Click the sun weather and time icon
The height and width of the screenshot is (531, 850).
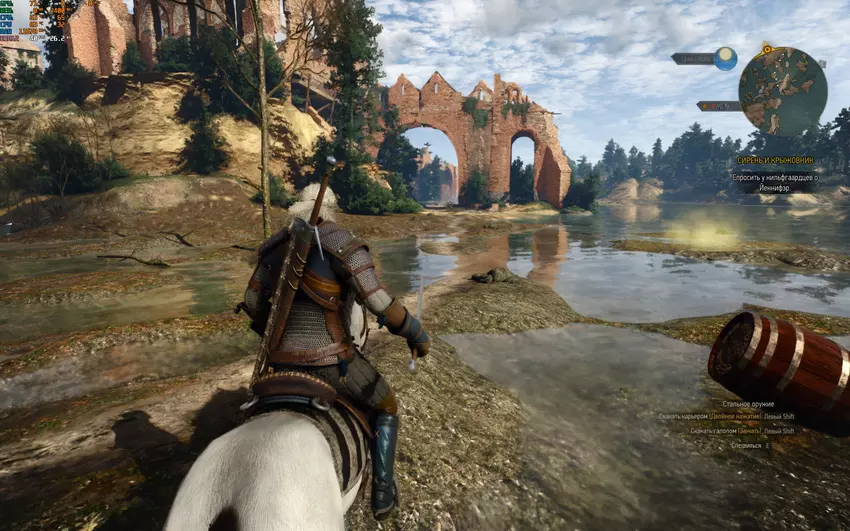coord(725,58)
